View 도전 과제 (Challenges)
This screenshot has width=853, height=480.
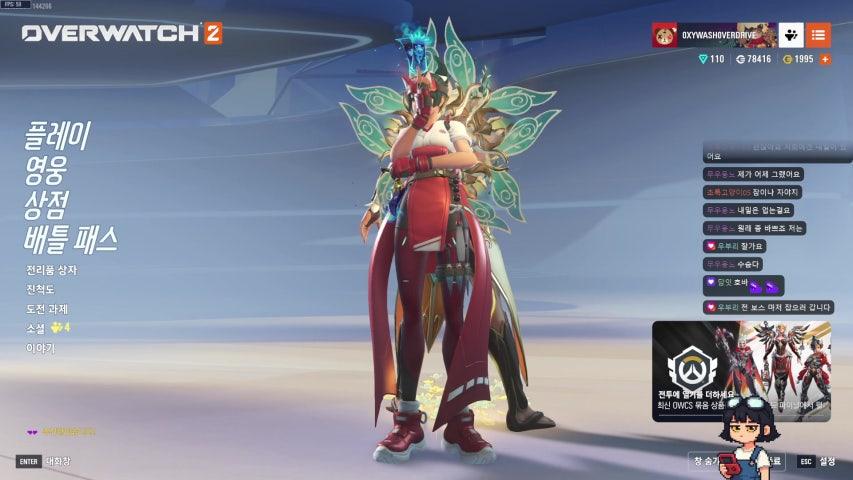(x=47, y=309)
